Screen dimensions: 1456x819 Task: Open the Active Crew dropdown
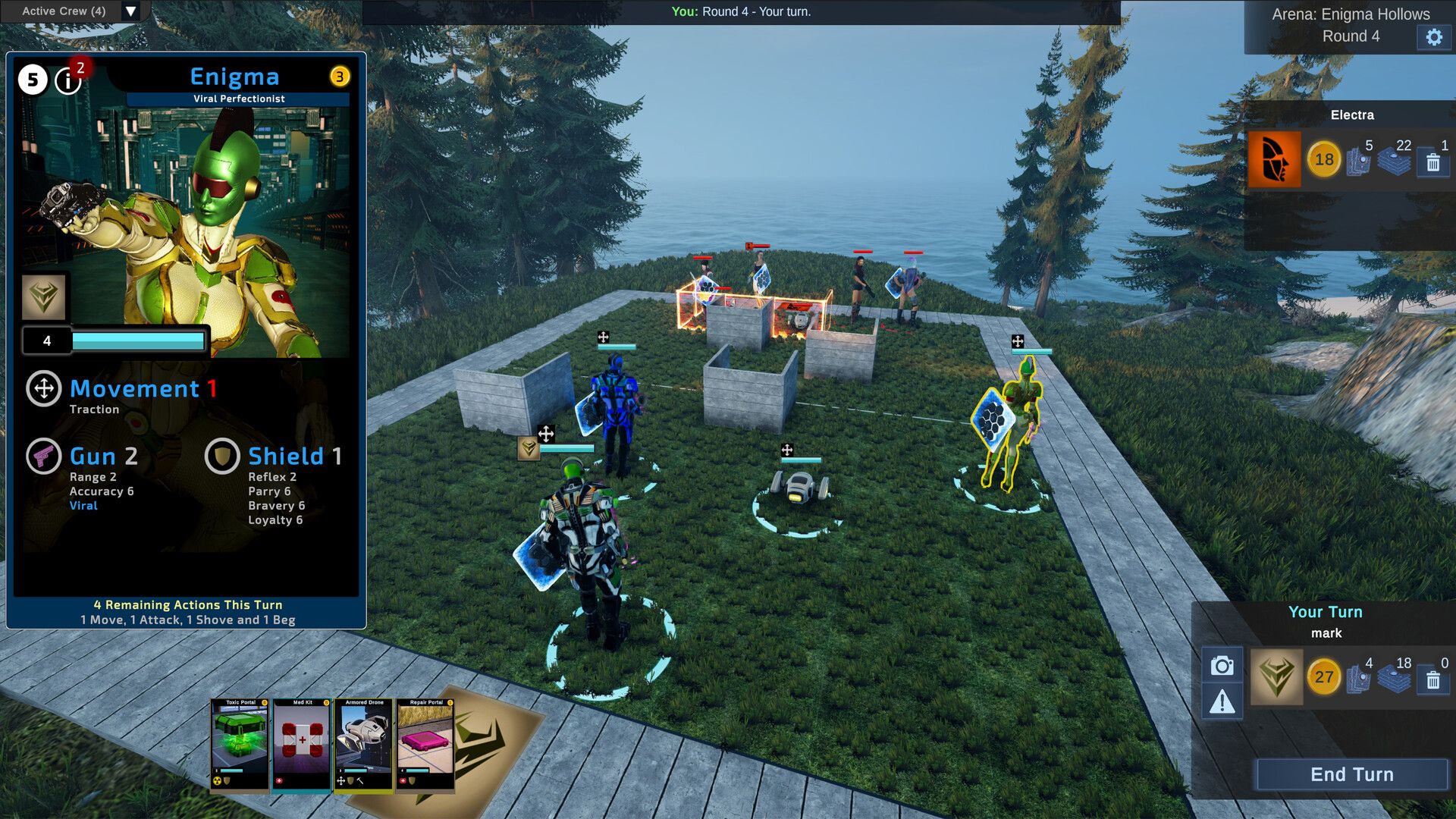[130, 11]
